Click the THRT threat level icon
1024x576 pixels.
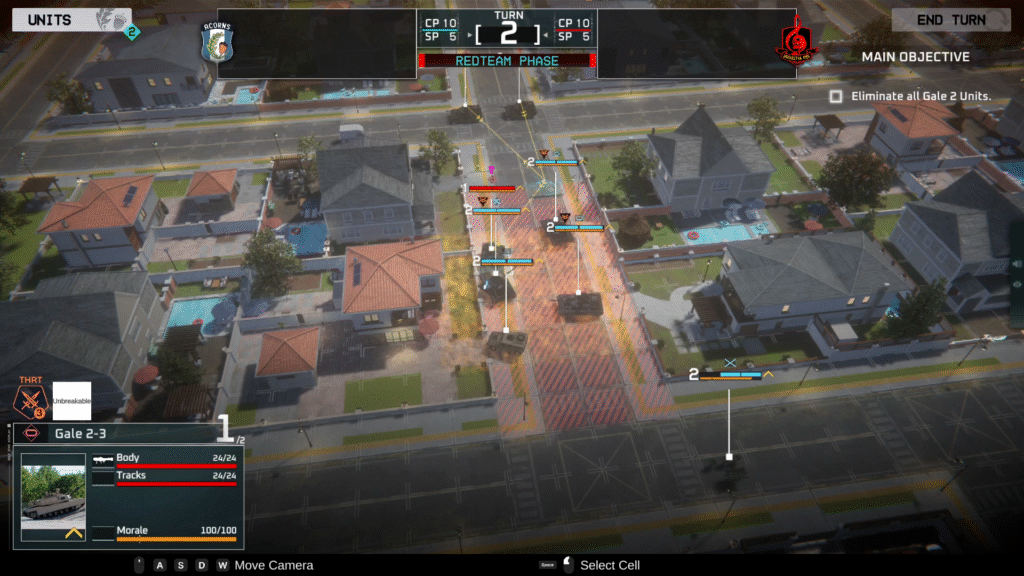click(30, 400)
